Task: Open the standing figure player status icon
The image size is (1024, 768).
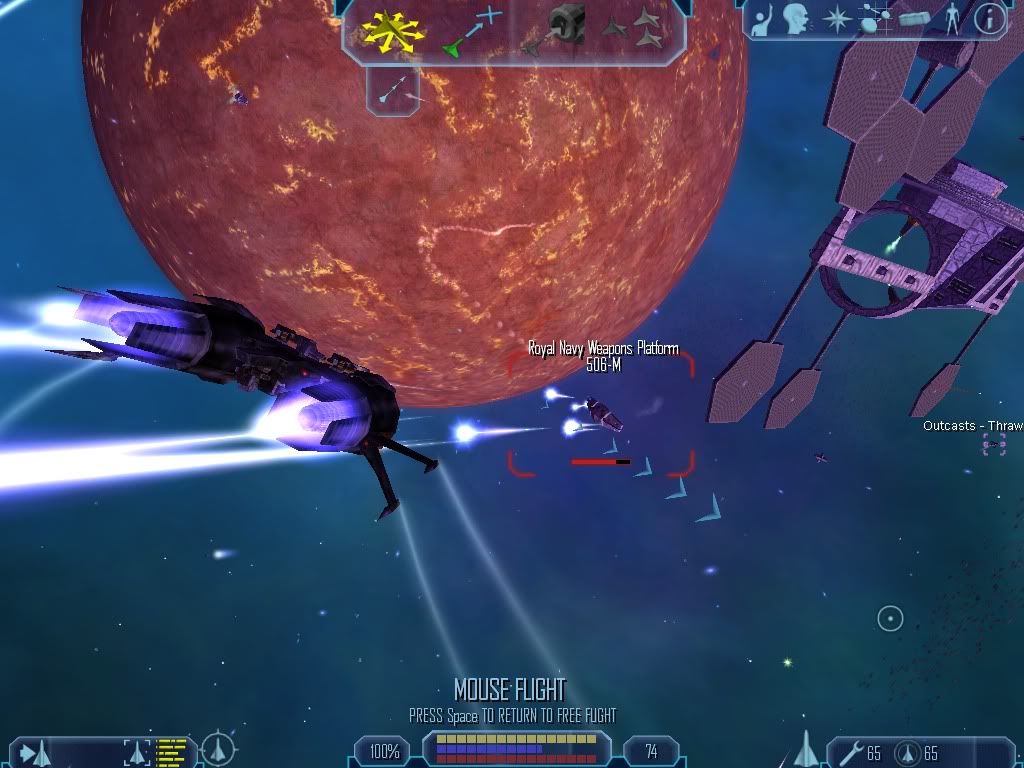Action: [952, 19]
